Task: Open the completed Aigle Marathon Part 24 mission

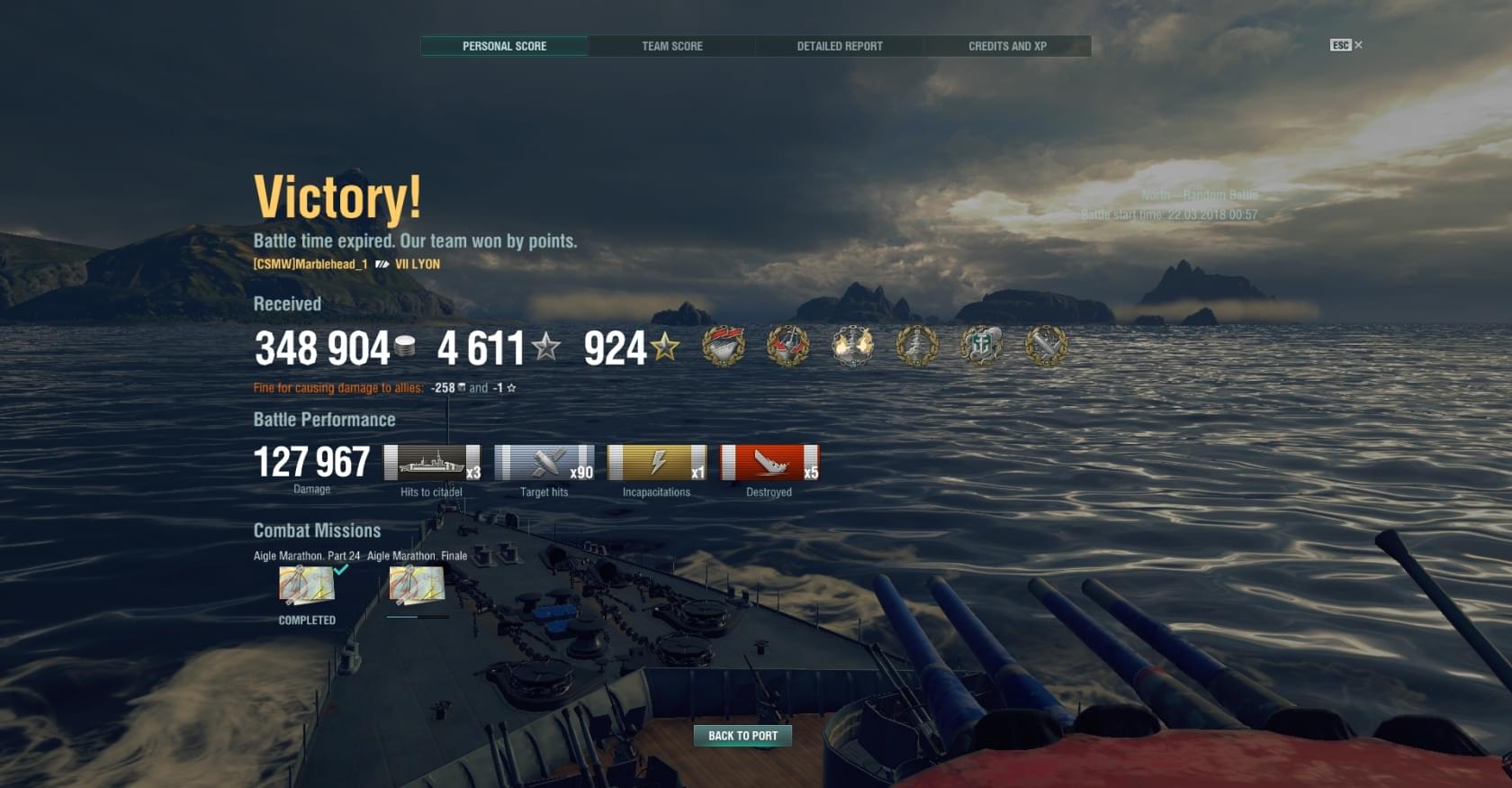Action: pyautogui.click(x=307, y=585)
